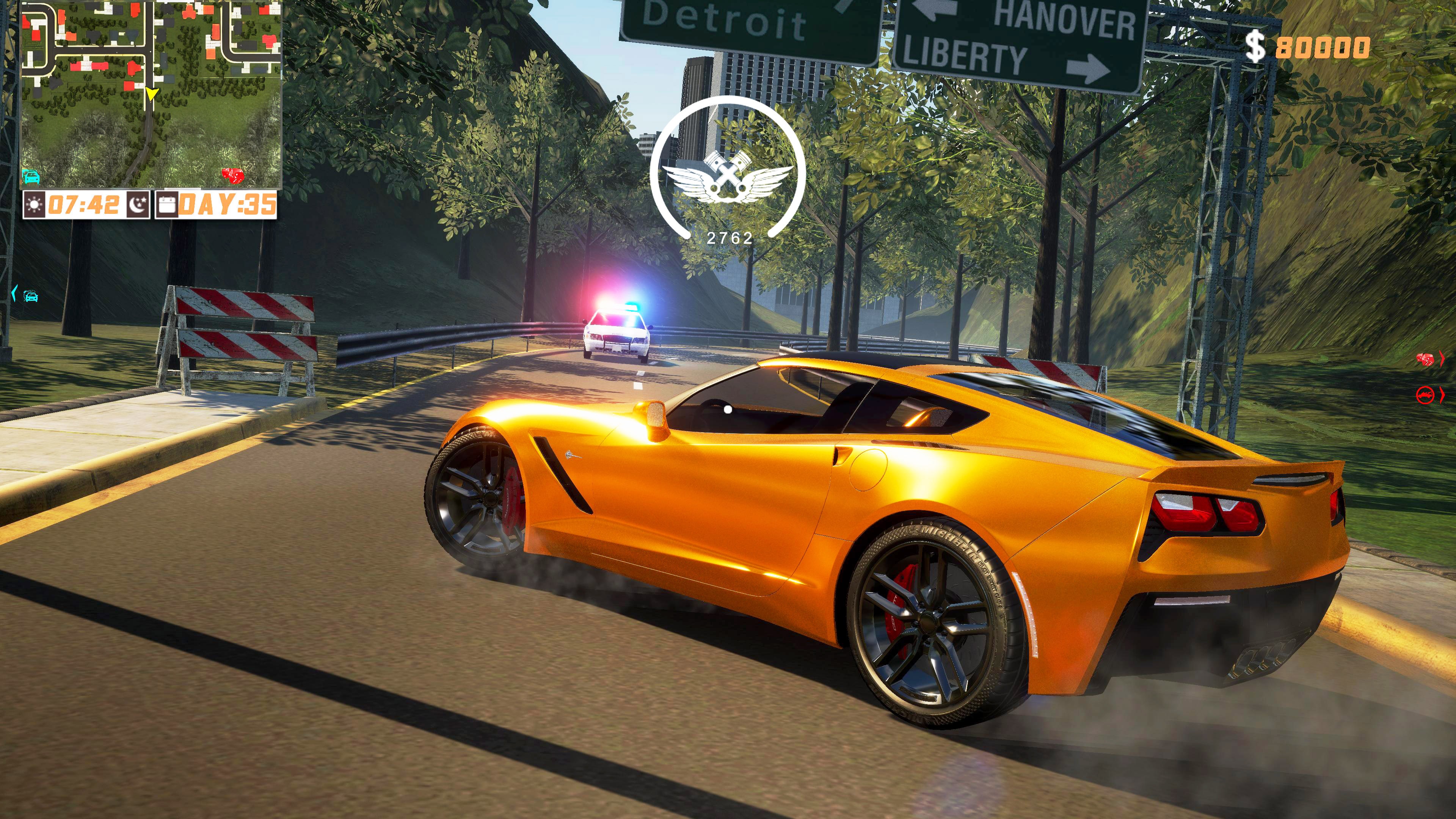Select the red mission marker on right edge

pyautogui.click(x=1425, y=359)
